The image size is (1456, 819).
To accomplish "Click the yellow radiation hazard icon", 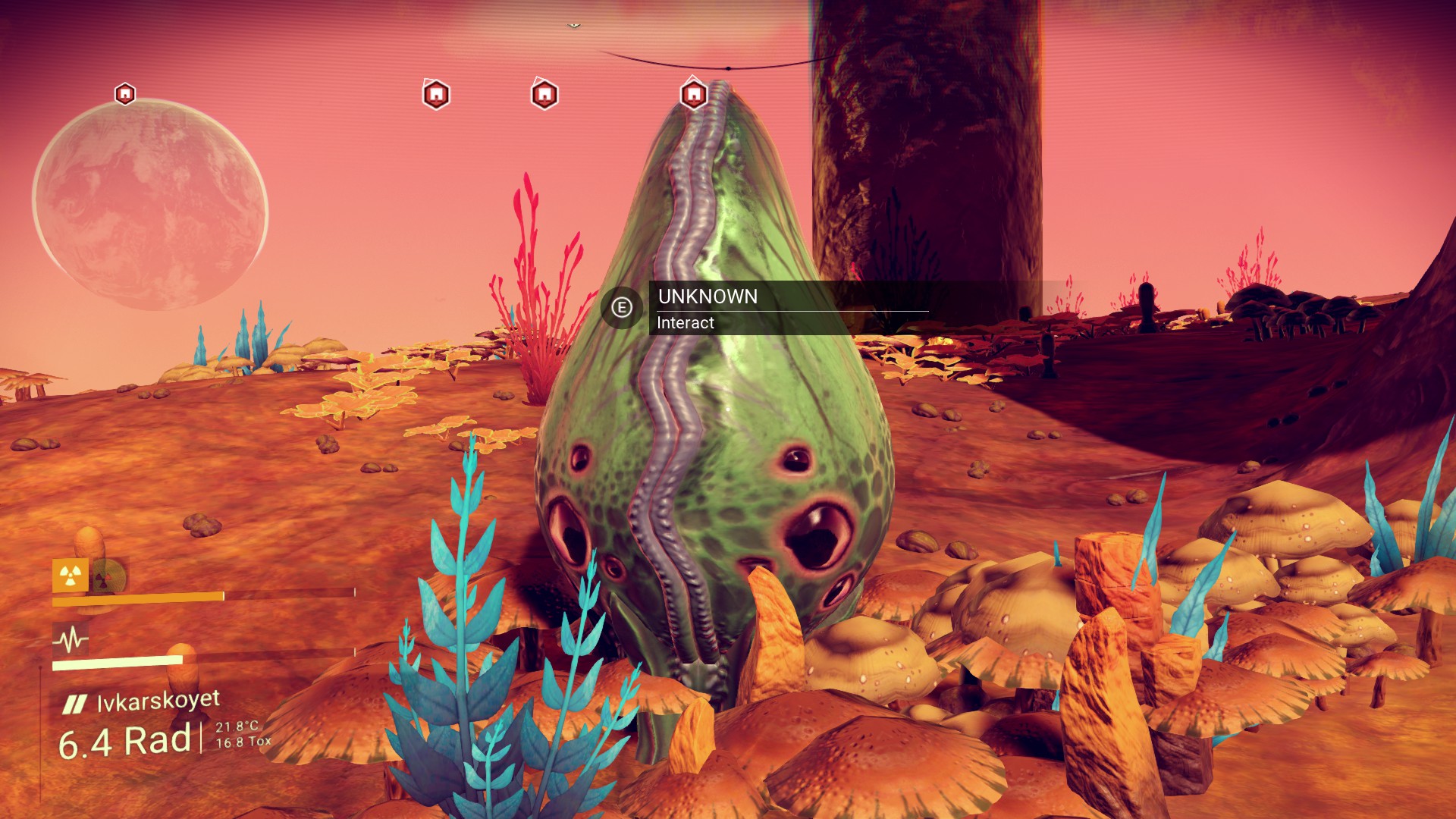I will (70, 576).
